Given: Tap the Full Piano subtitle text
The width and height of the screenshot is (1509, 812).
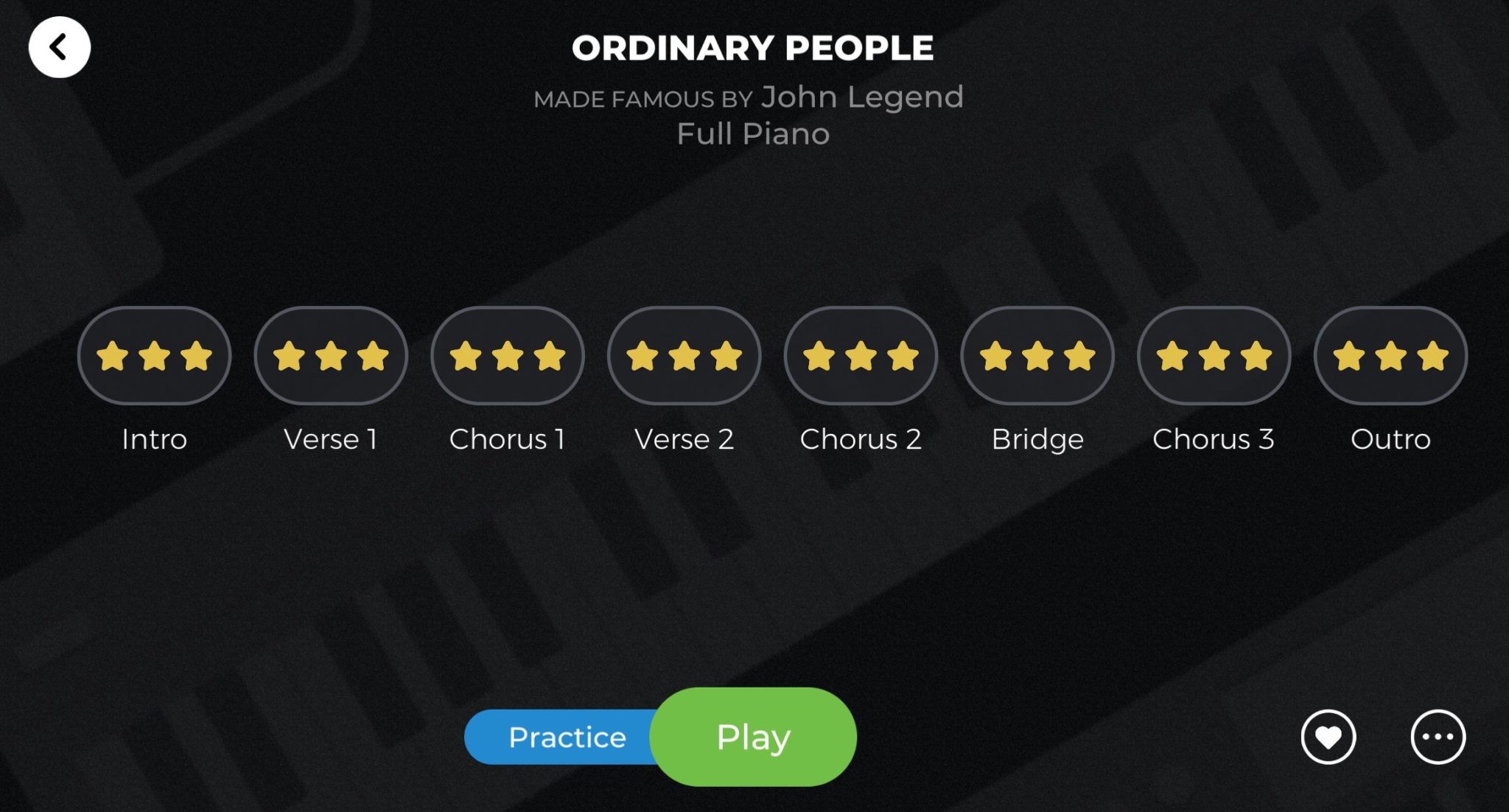Looking at the screenshot, I should (753, 133).
